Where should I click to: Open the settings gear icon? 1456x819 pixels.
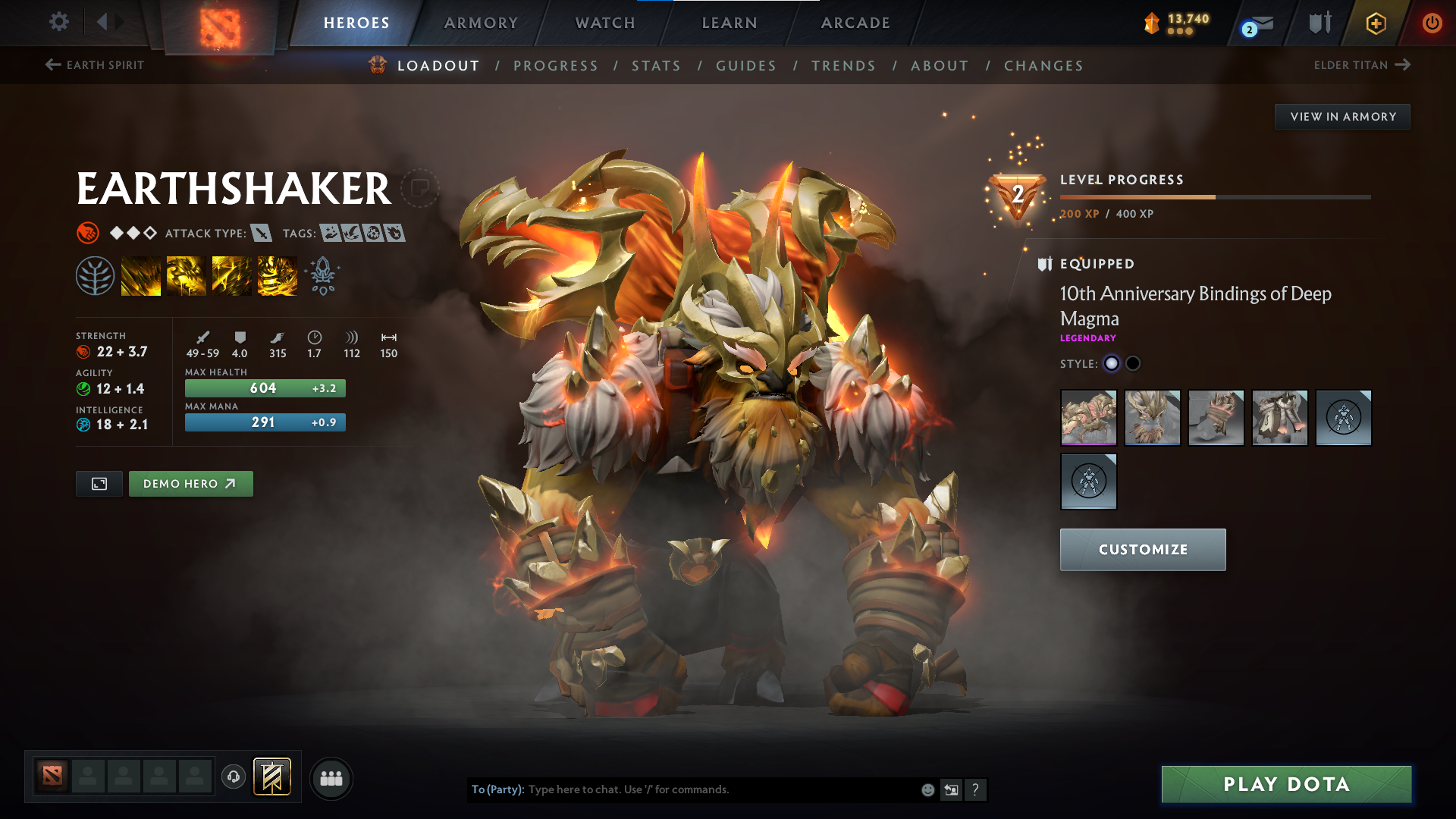click(x=58, y=23)
